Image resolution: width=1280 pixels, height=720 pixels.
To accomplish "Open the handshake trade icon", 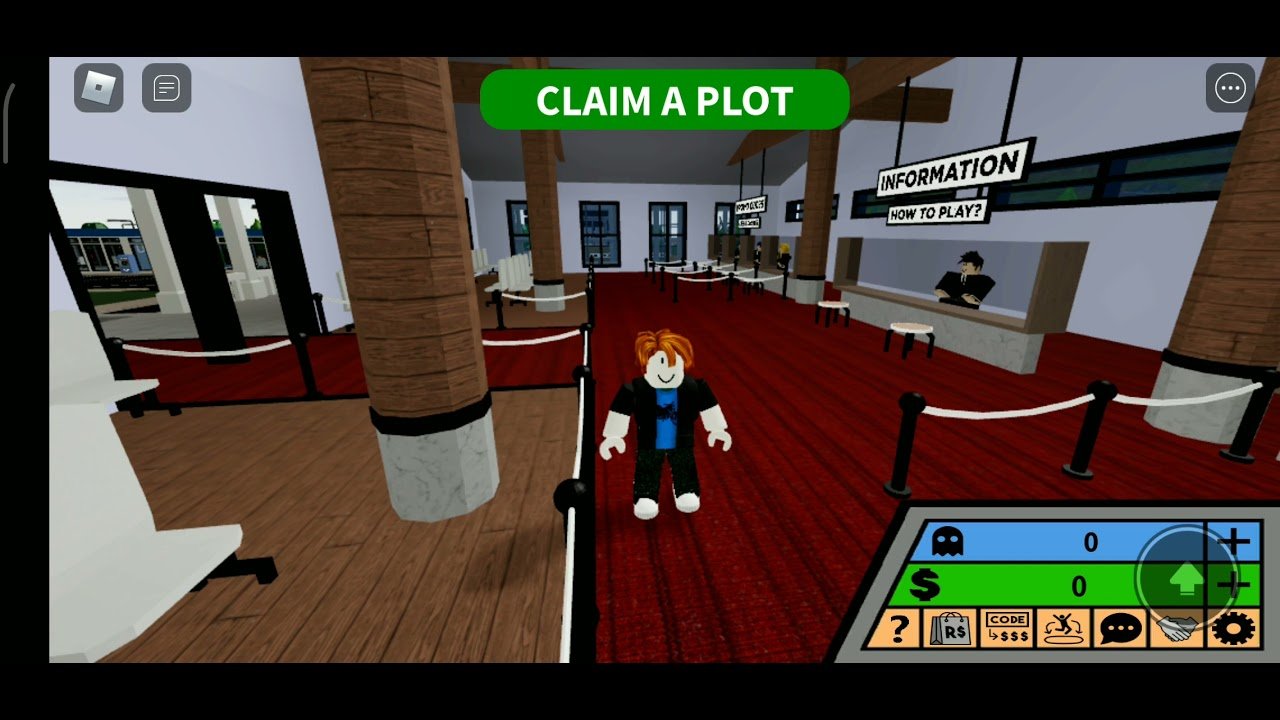I will click(1177, 629).
